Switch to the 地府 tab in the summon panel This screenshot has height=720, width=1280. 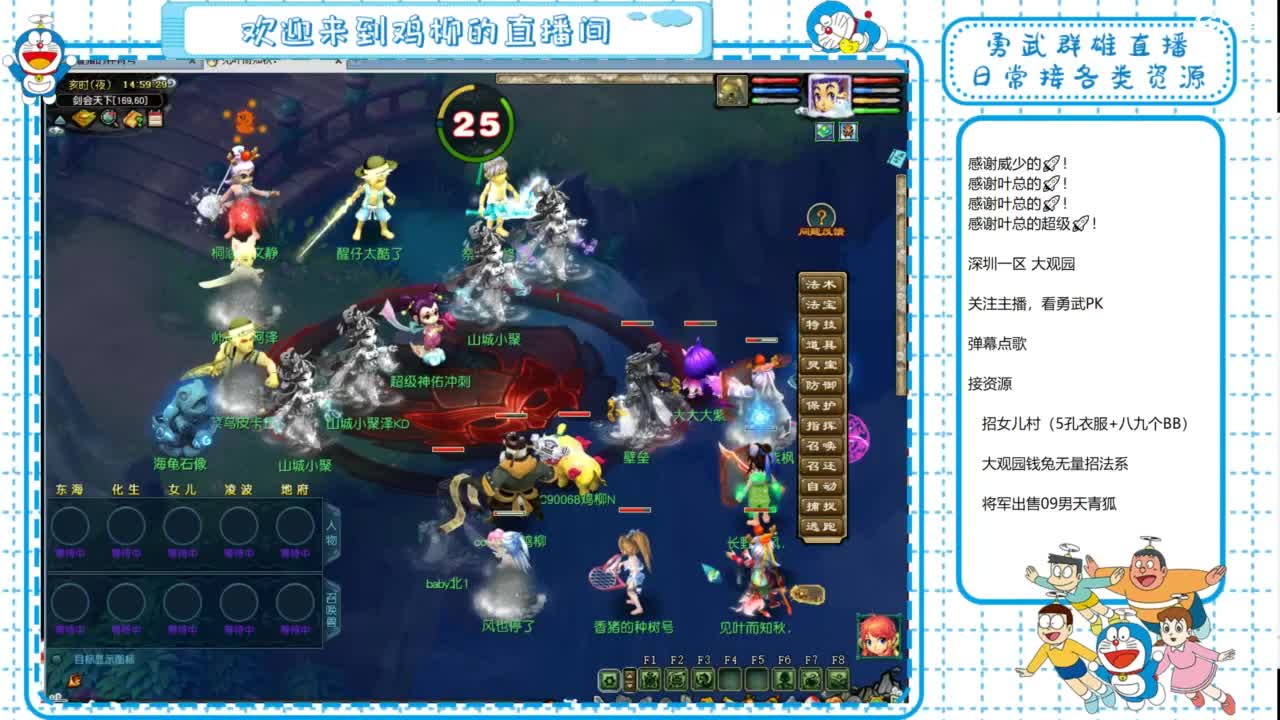click(295, 489)
